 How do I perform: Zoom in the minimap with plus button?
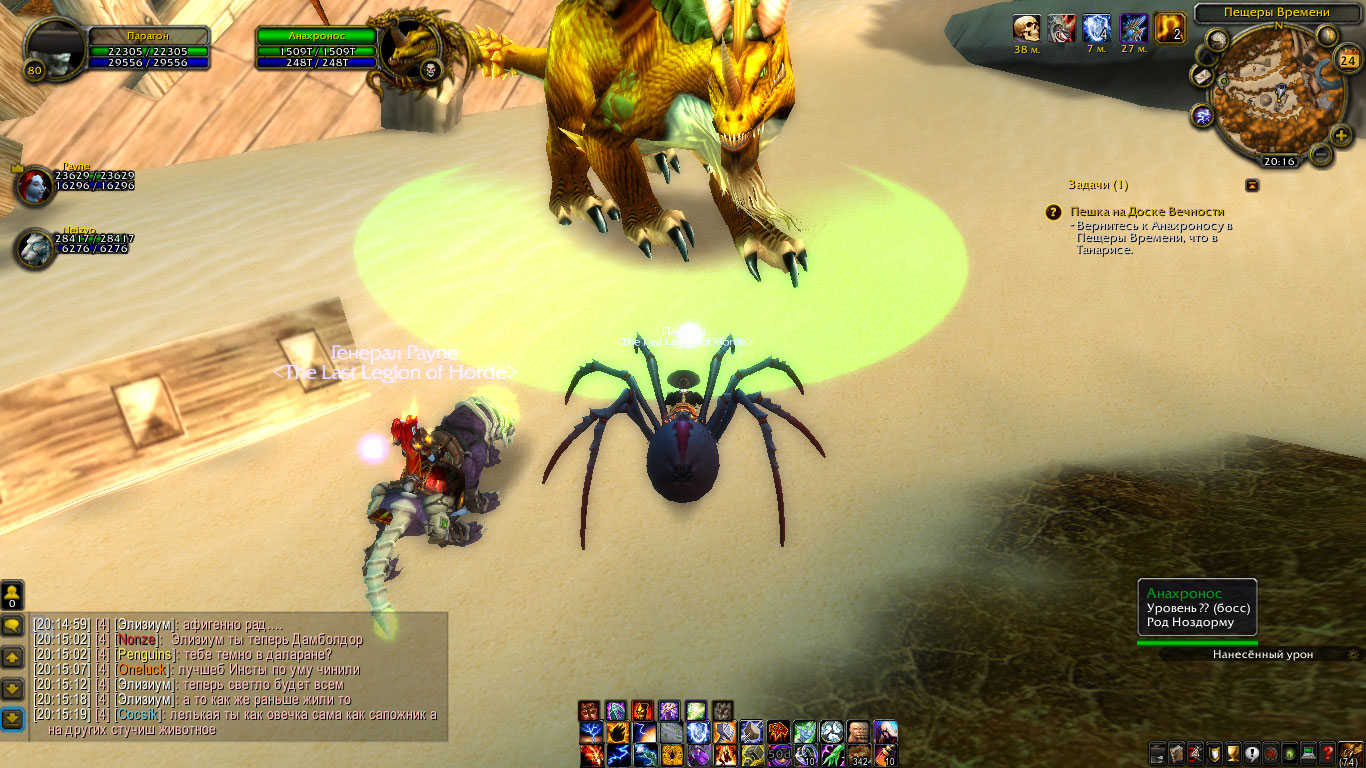pos(1341,136)
